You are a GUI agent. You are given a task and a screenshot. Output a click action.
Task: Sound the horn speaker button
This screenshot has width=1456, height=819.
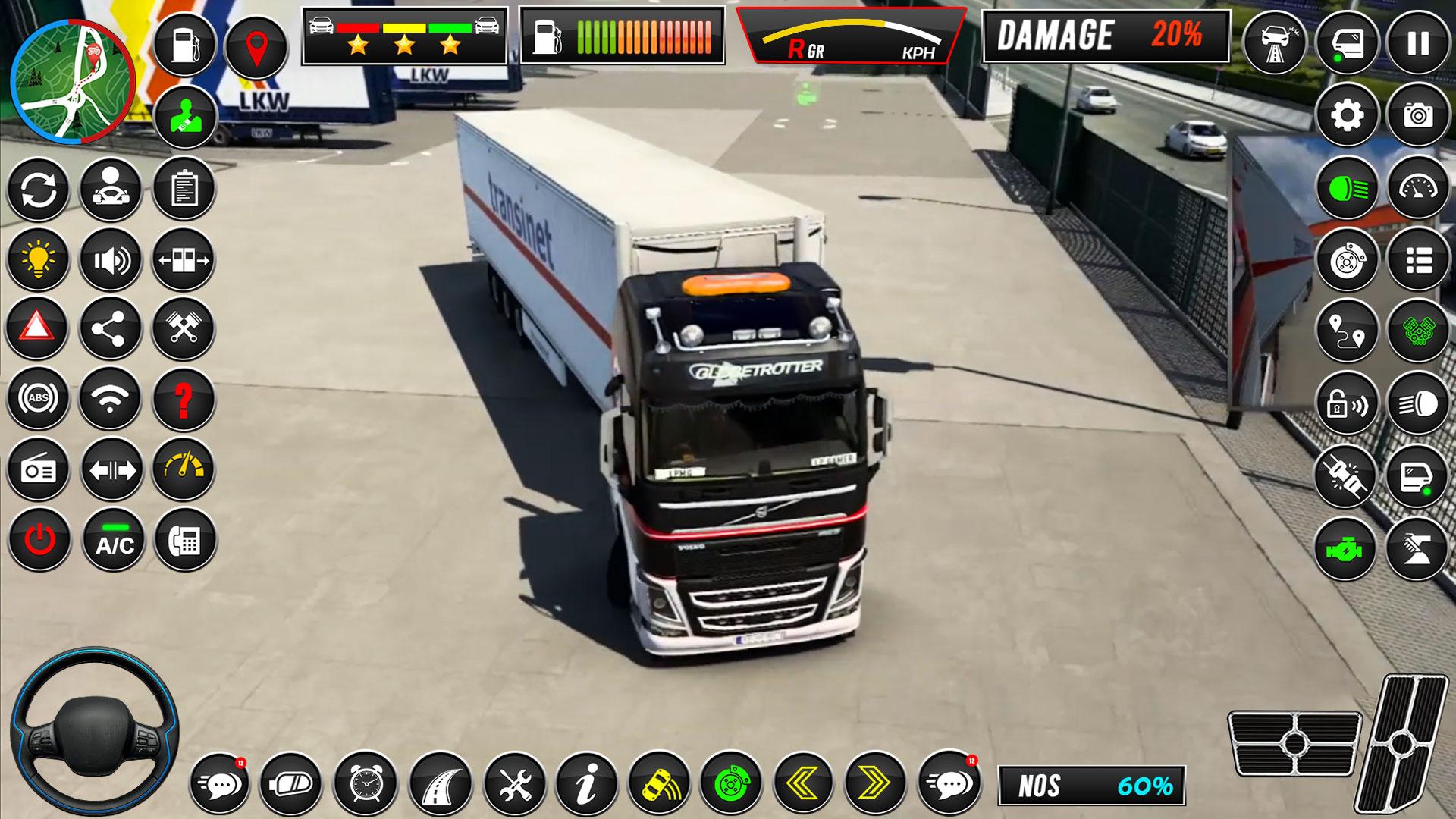click(x=111, y=260)
